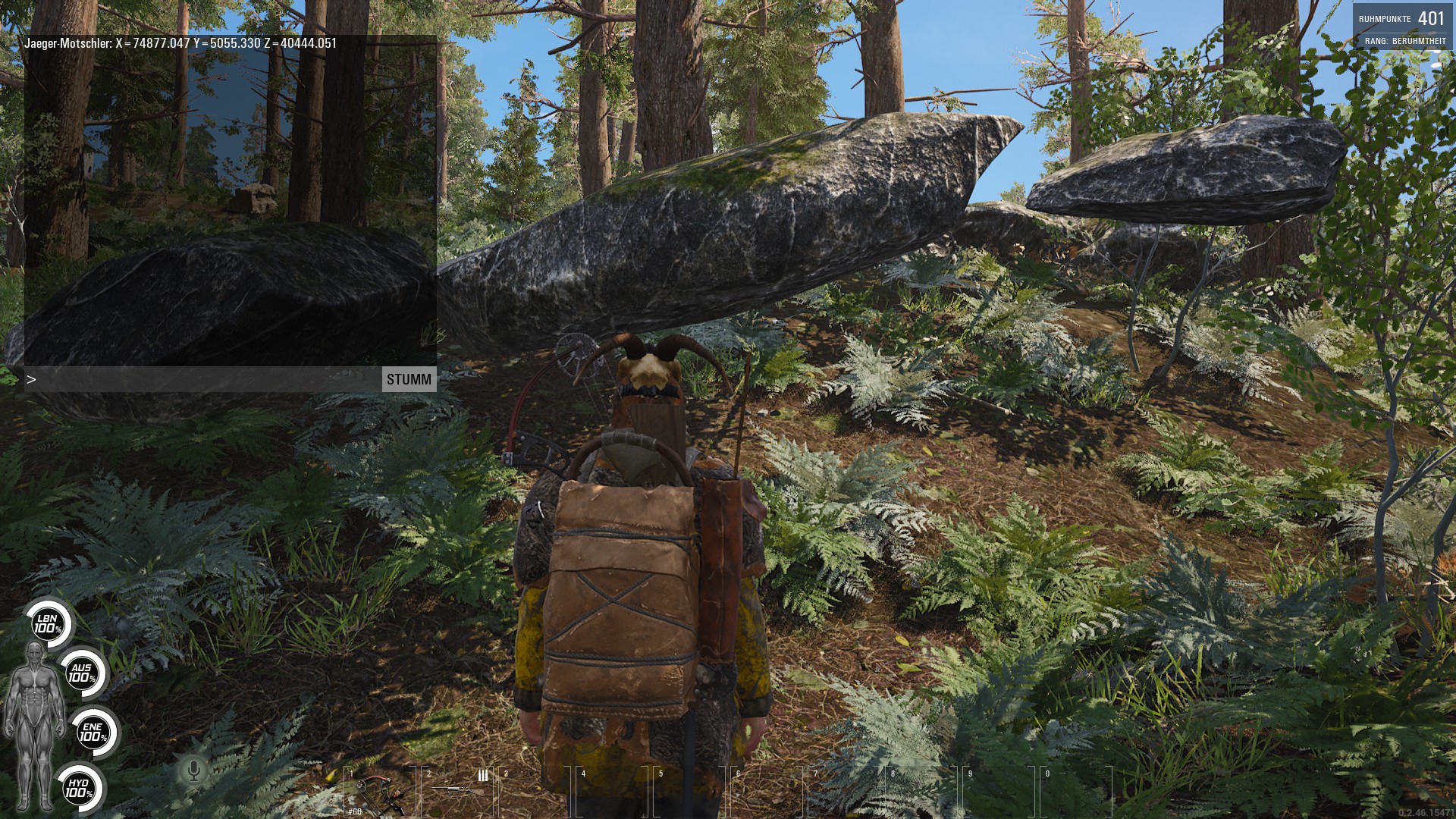Screen dimensions: 1456x819
Task: Click the STUMM mute button in chat
Action: (409, 379)
